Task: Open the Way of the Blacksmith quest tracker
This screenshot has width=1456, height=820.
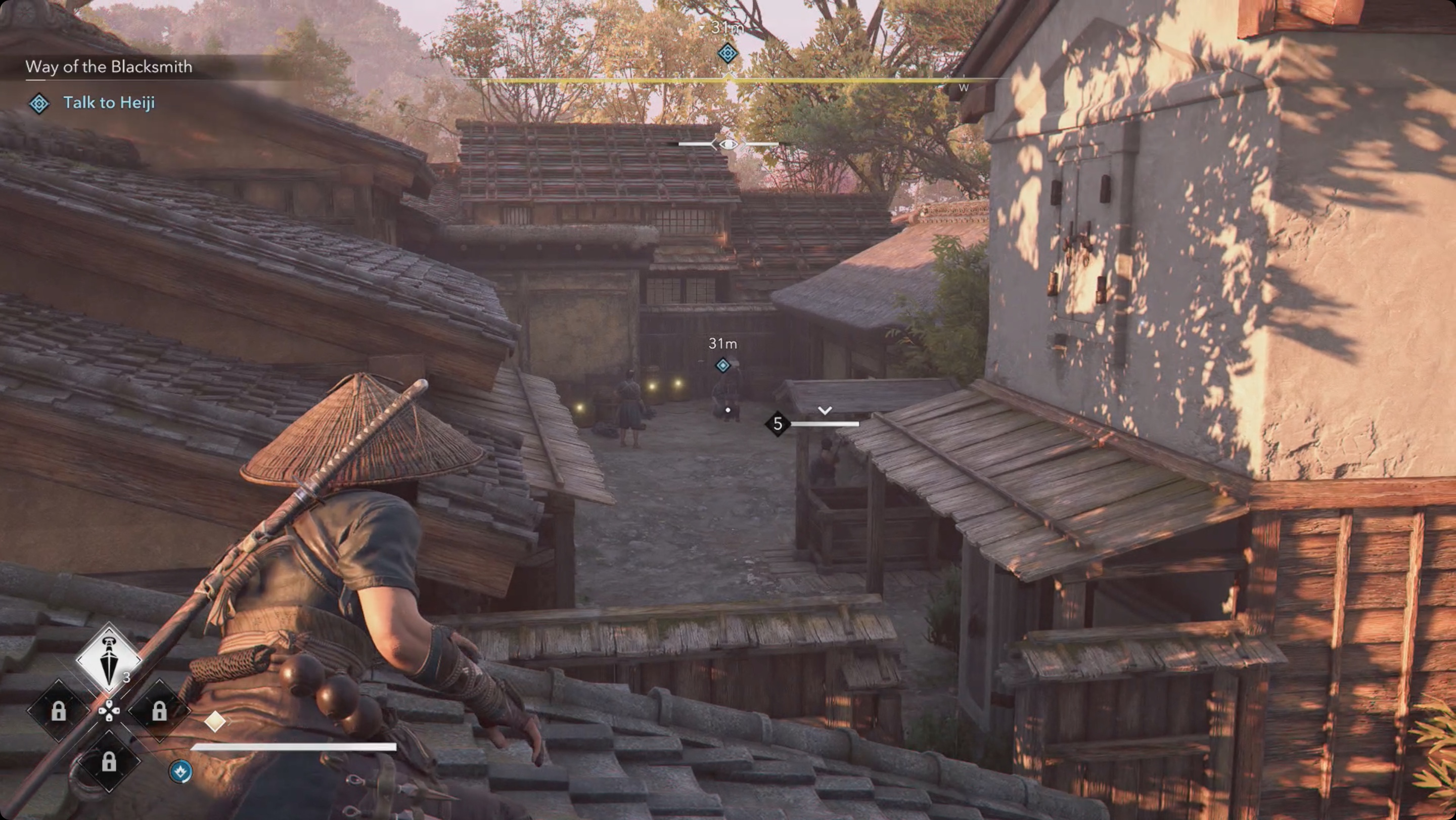Action: (109, 67)
